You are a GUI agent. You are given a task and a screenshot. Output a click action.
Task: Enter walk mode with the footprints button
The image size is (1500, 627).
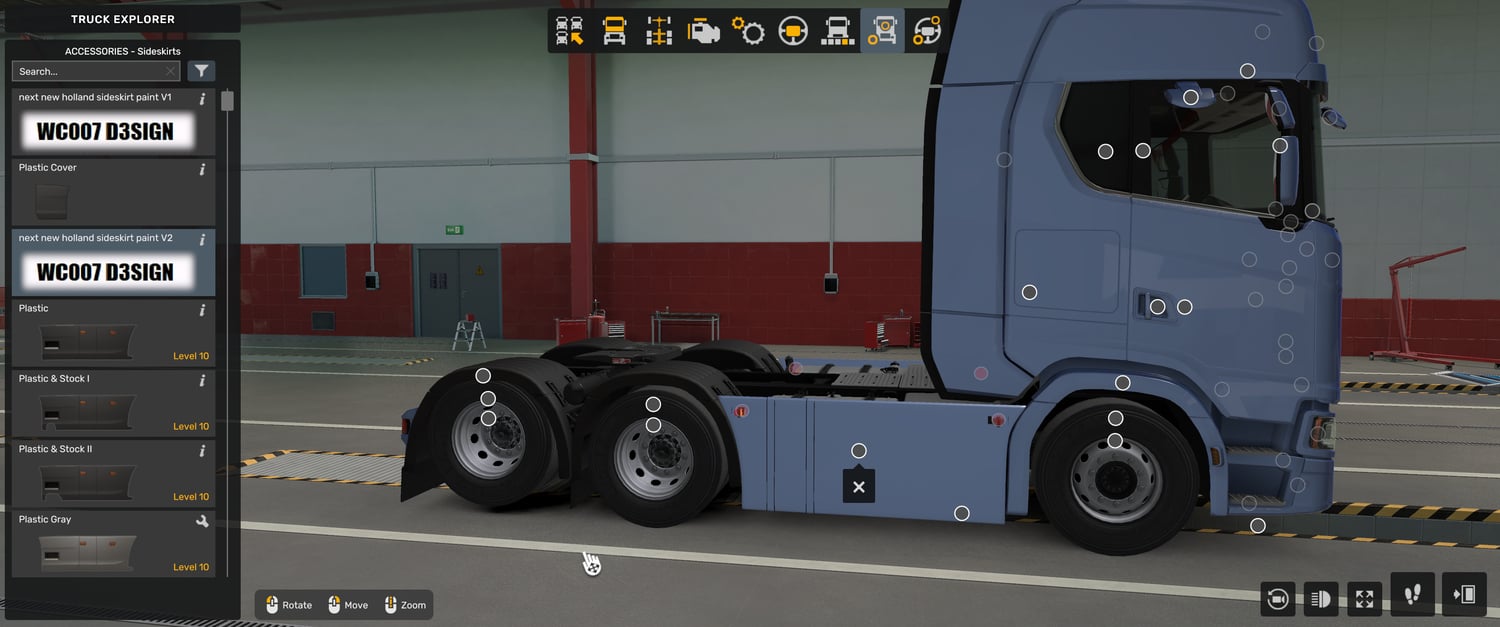[x=1412, y=595]
